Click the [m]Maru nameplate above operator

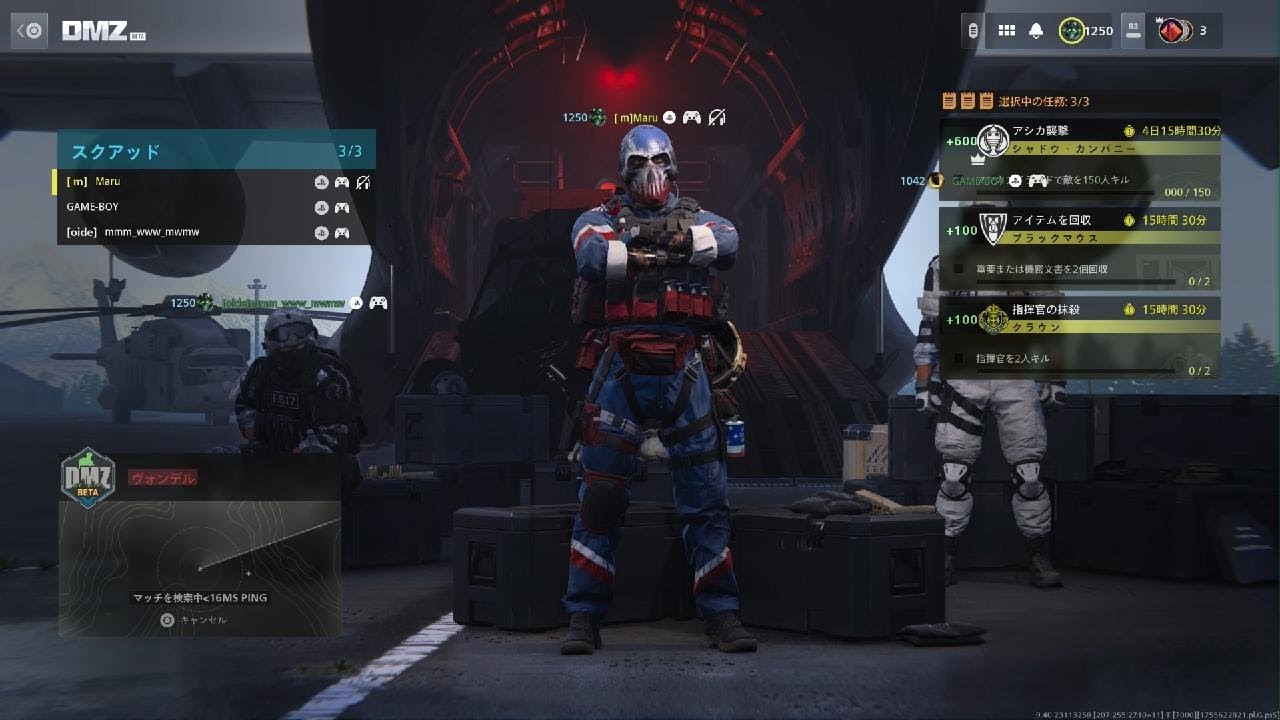tap(636, 118)
